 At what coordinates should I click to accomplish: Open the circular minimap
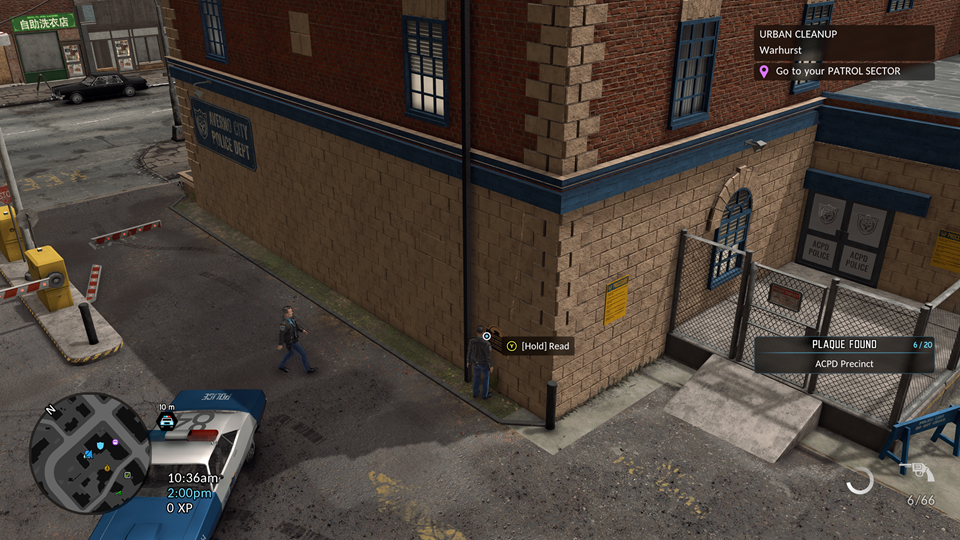(90, 451)
